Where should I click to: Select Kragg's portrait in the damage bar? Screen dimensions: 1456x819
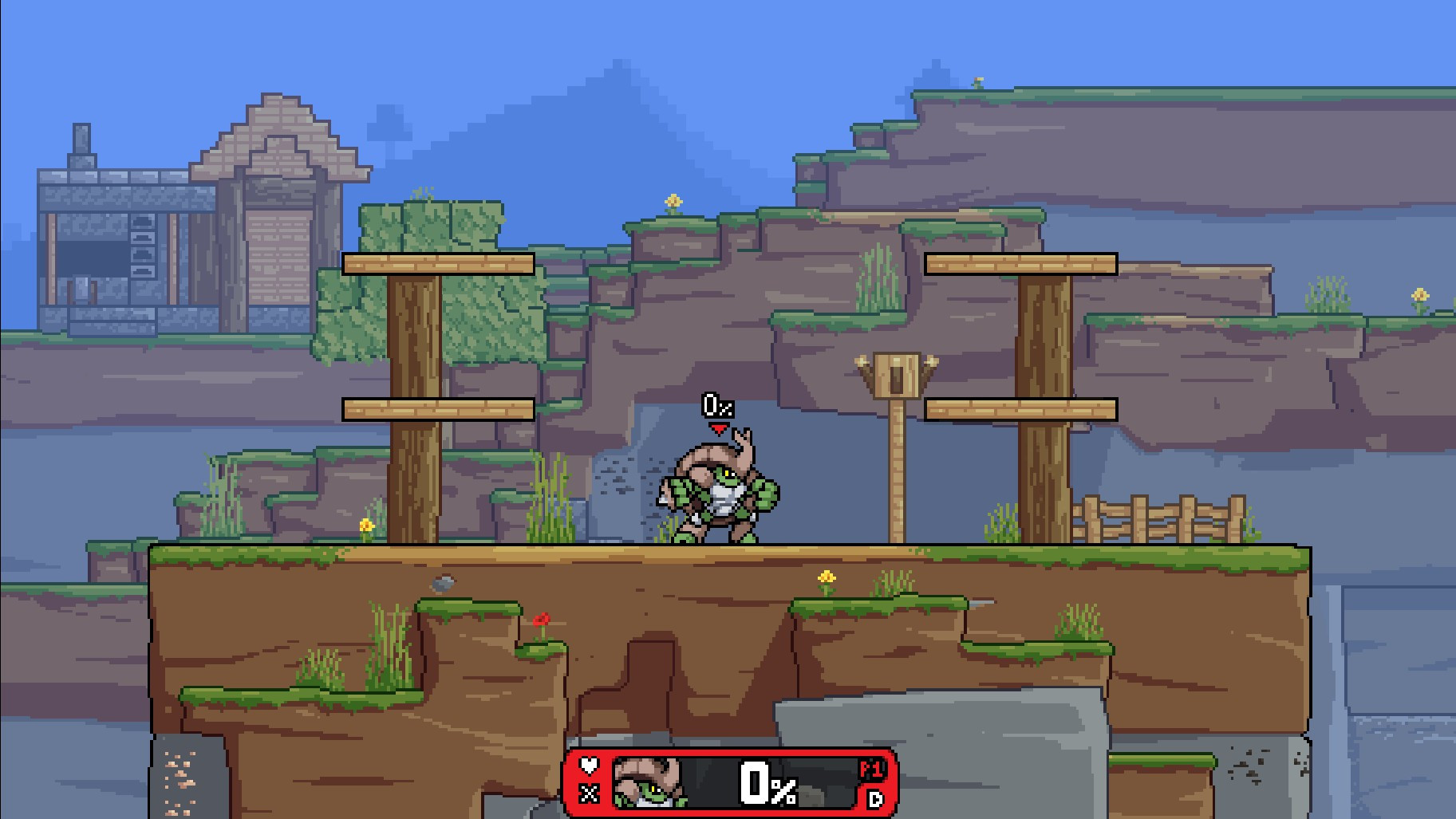coord(646,782)
